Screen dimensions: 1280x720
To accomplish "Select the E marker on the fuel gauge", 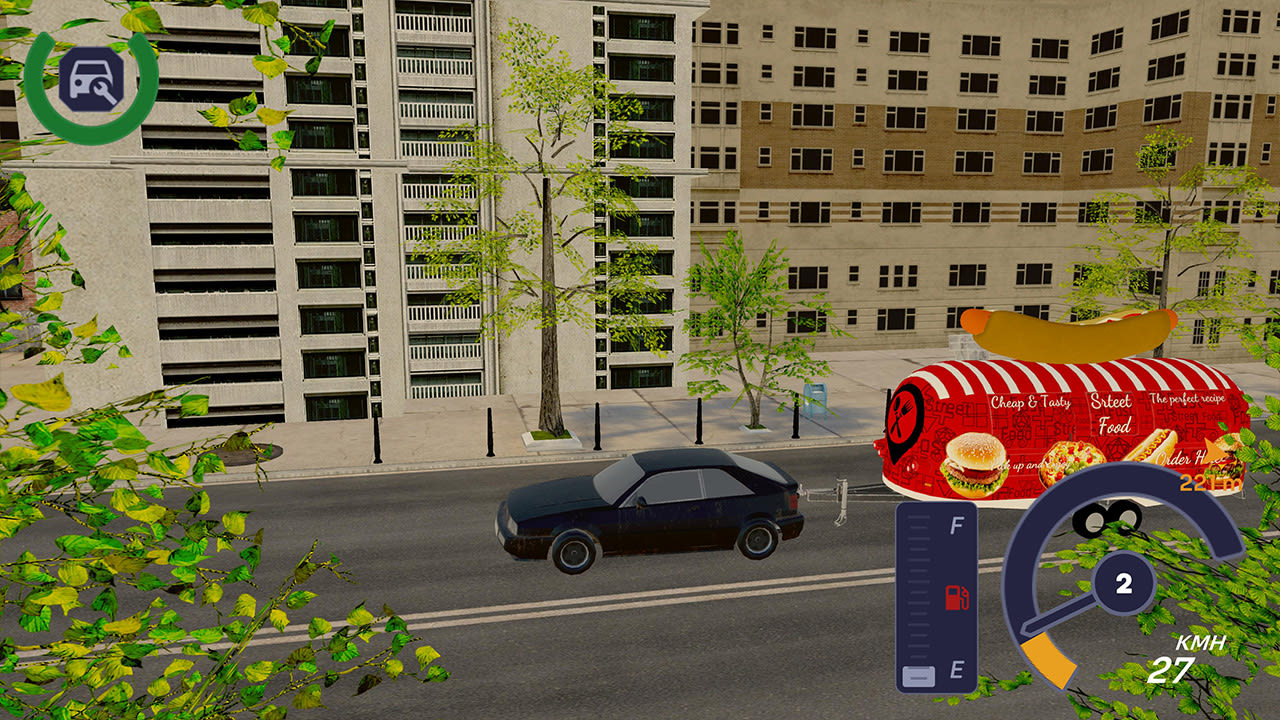I will coord(957,668).
